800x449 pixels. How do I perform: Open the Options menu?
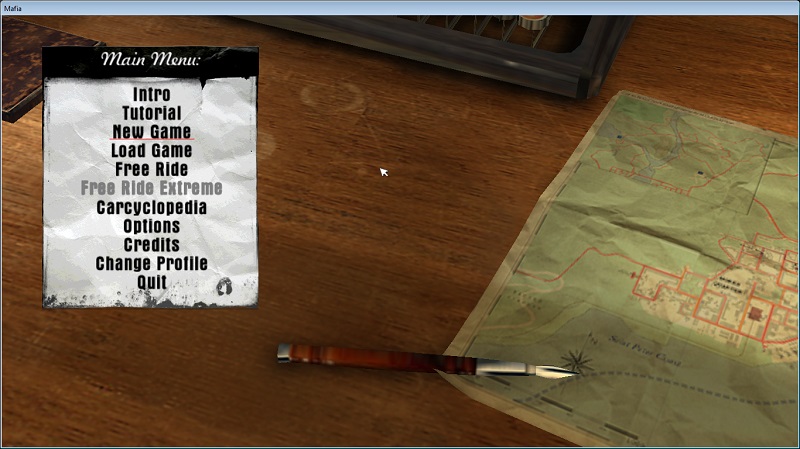(x=151, y=226)
